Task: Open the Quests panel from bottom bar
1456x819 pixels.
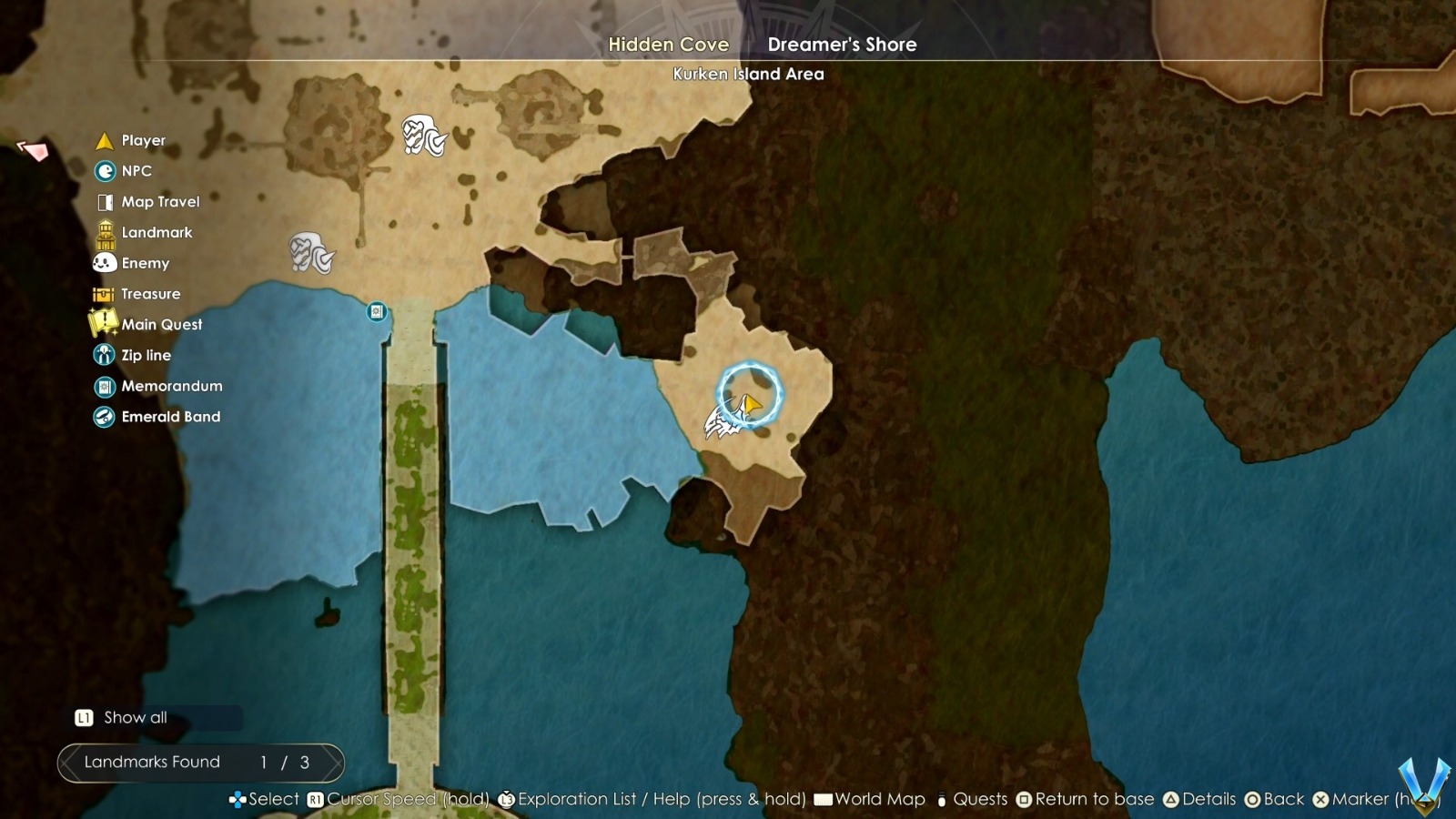Action: [x=980, y=799]
